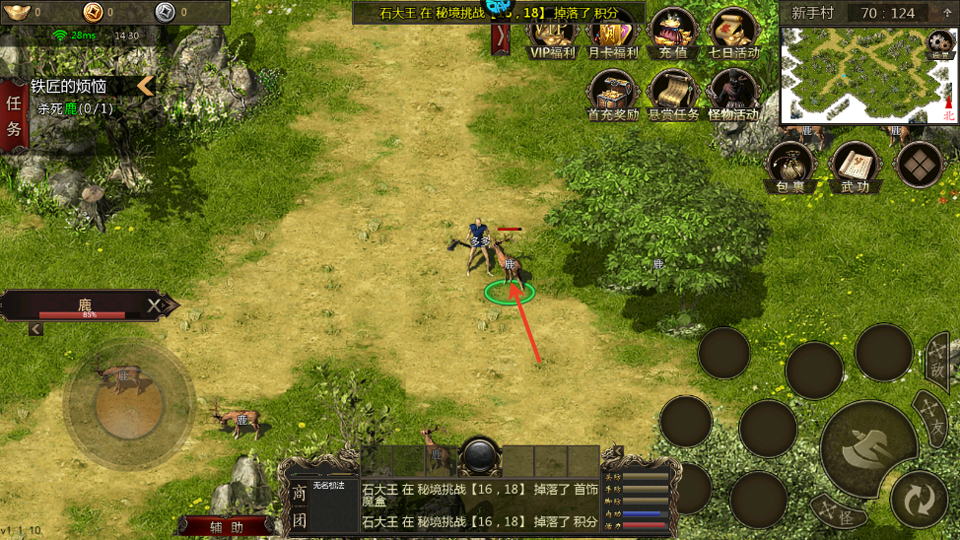Screen dimensions: 960x540
Task: Open the 怪物活动 monster event
Action: coord(733,94)
